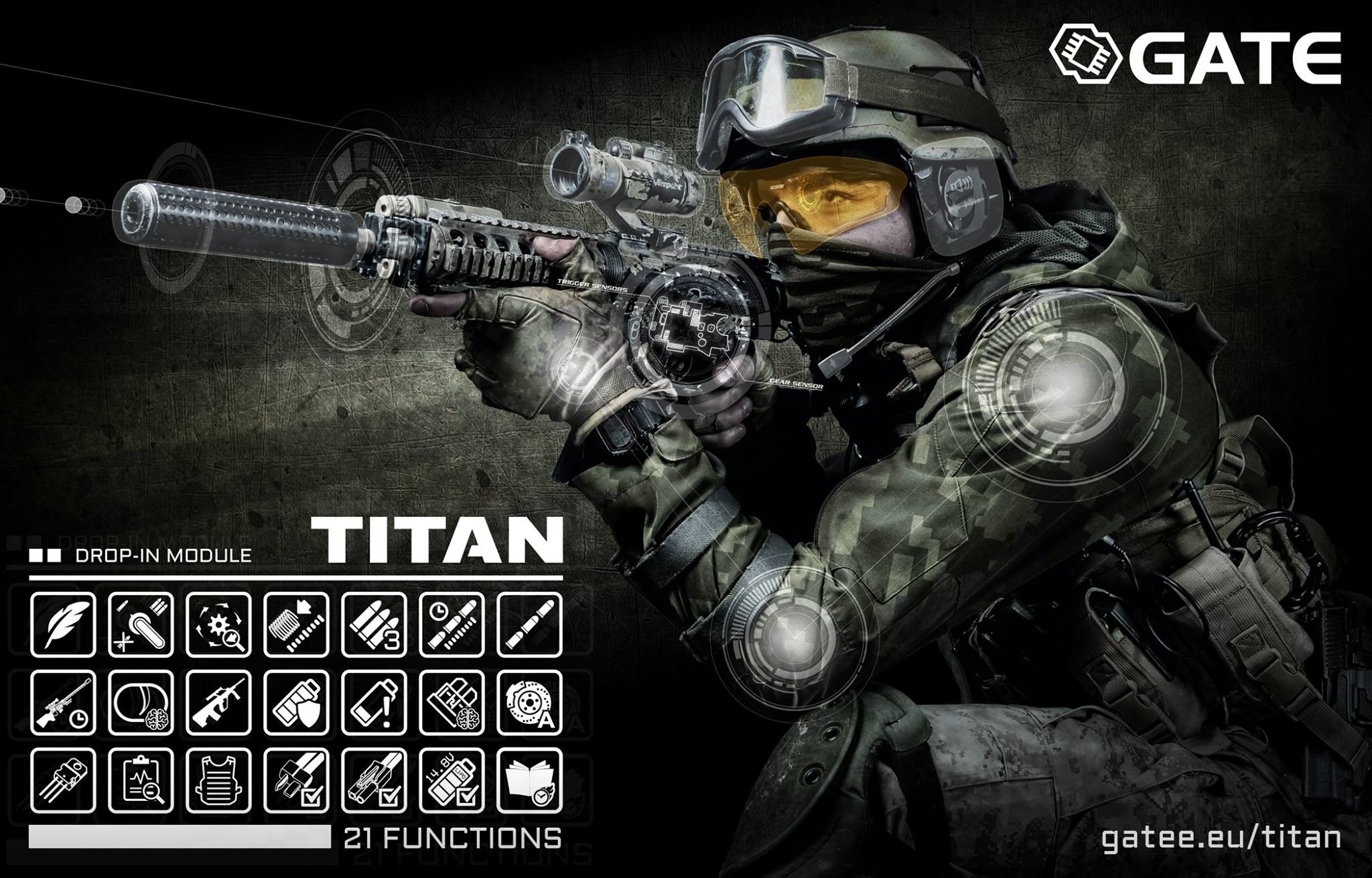
Task: Activate the battery with shield icon
Action: click(296, 702)
